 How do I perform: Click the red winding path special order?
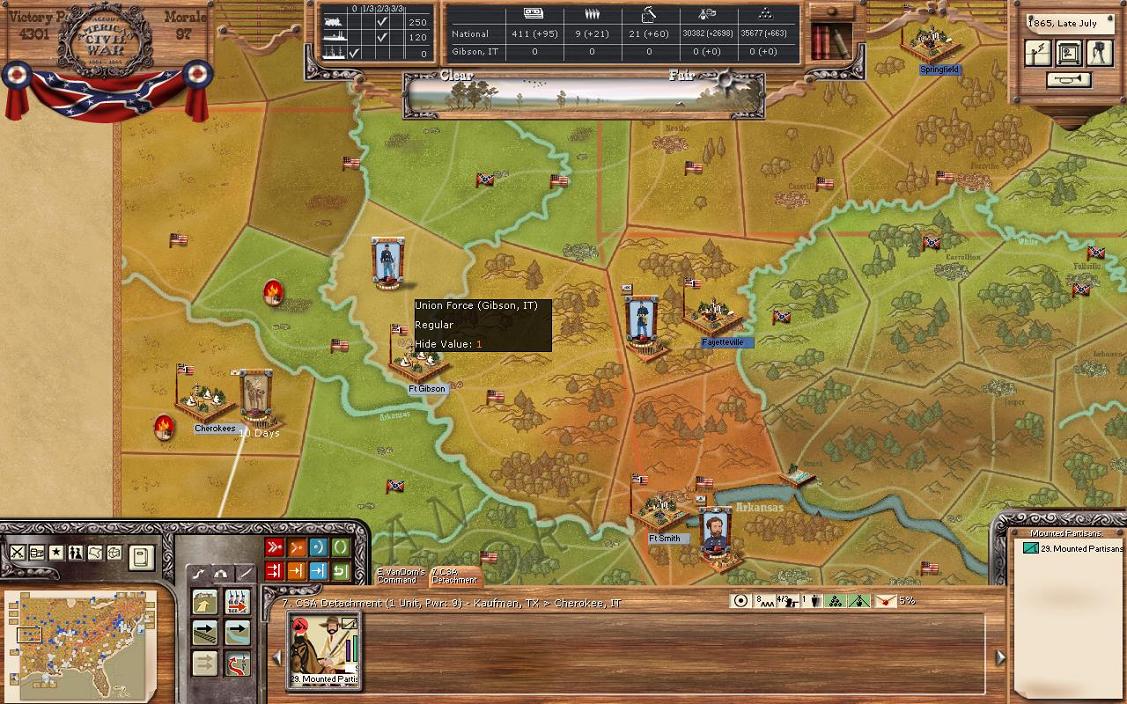238,663
